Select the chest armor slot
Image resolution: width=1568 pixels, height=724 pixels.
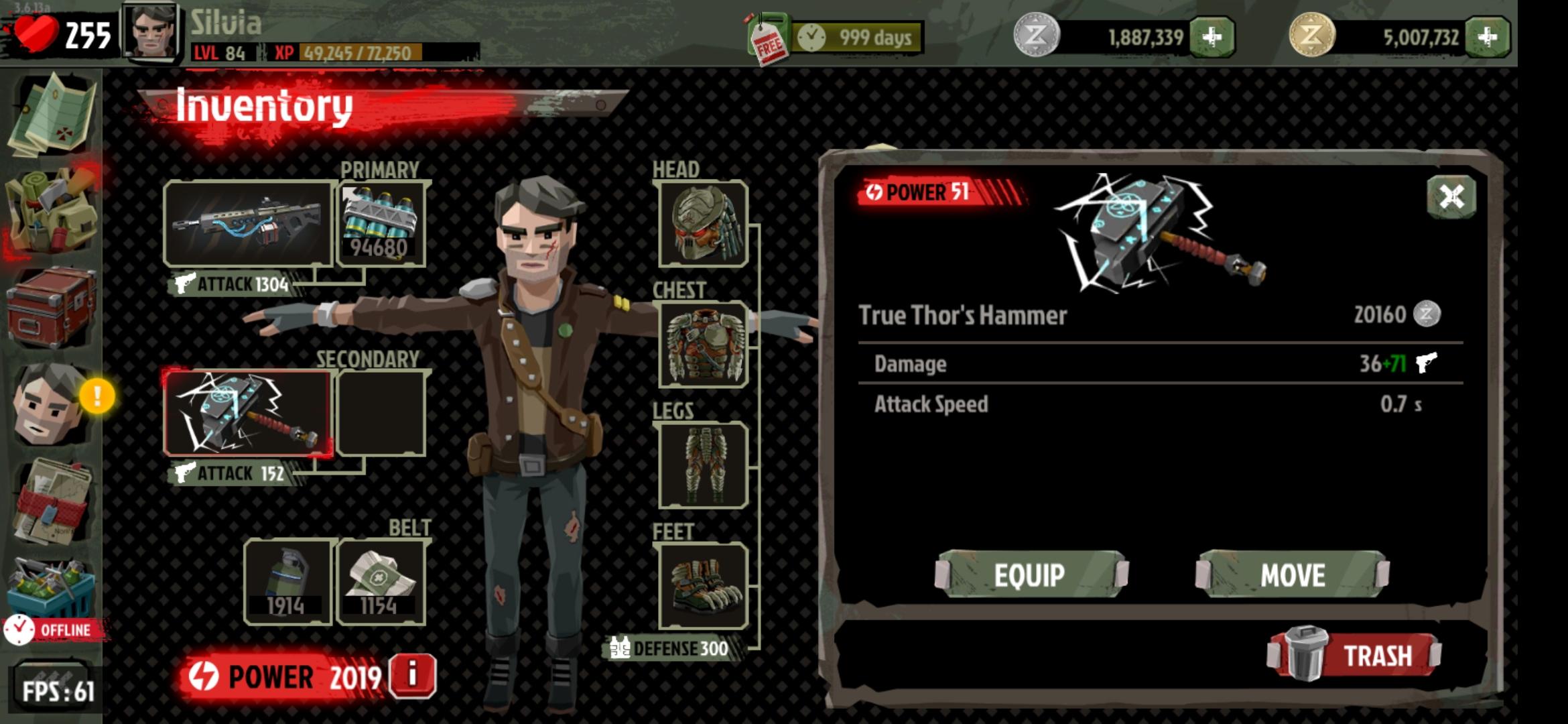703,345
